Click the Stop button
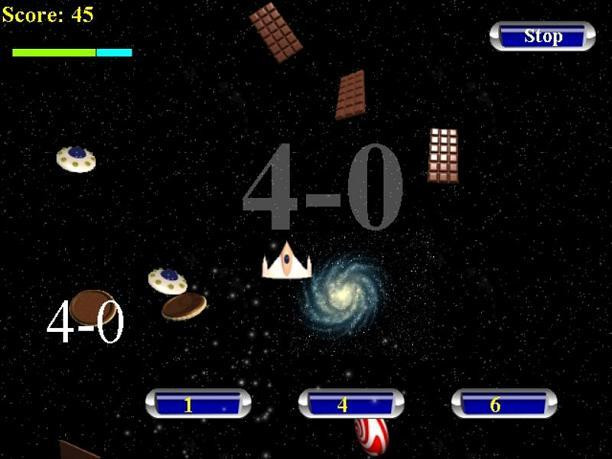This screenshot has width=612, height=459. 542,36
